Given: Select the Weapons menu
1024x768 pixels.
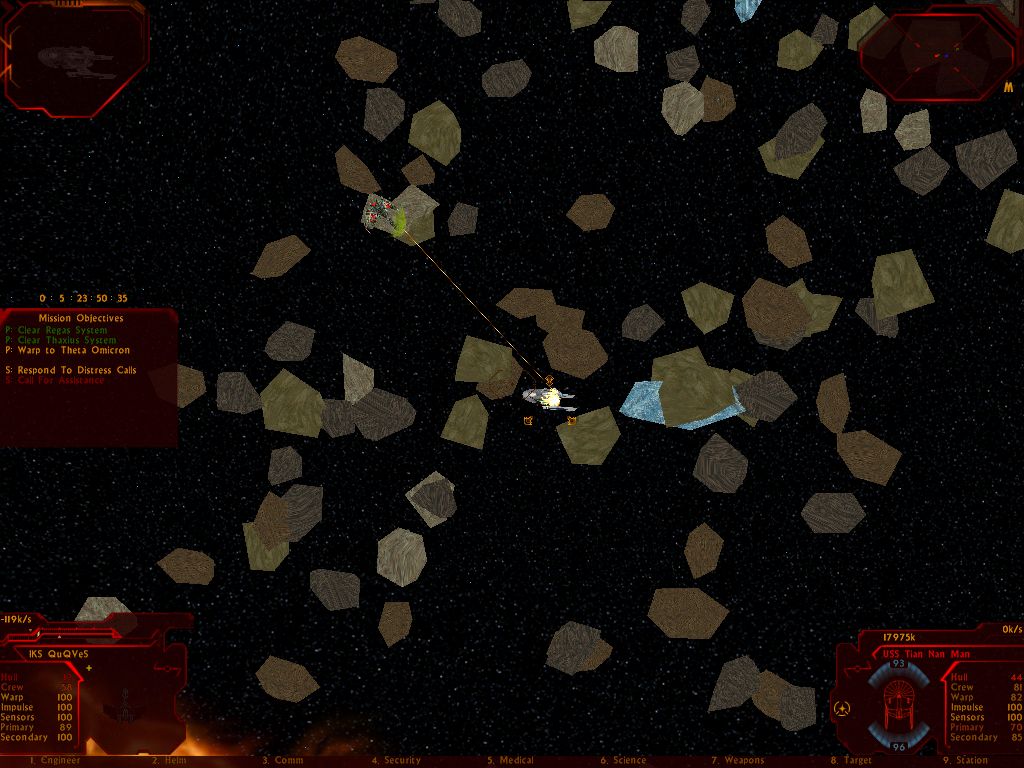Looking at the screenshot, I should tap(738, 761).
